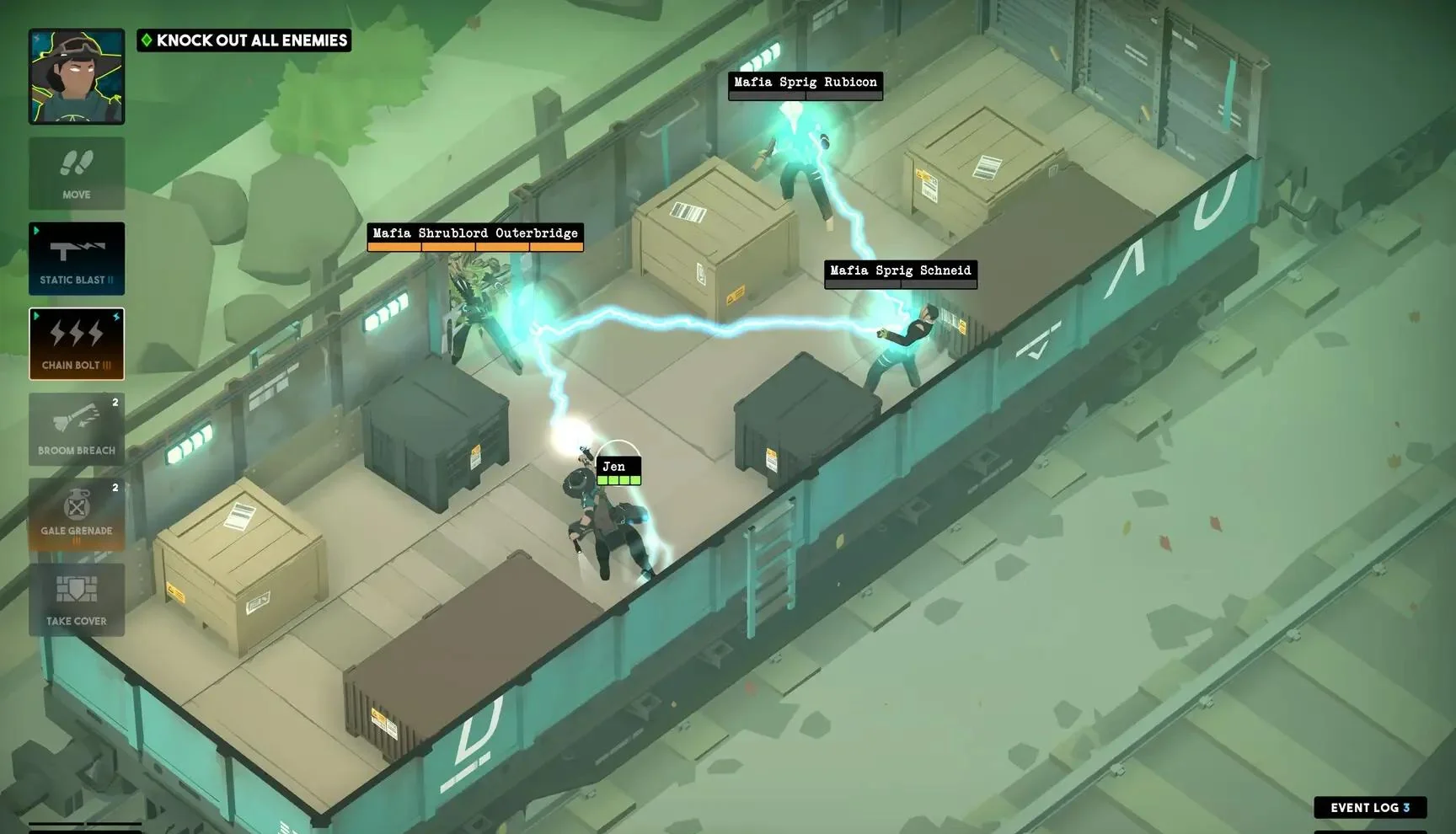Activate the Static Blast II ability
Image resolution: width=1456 pixels, height=834 pixels.
77,259
